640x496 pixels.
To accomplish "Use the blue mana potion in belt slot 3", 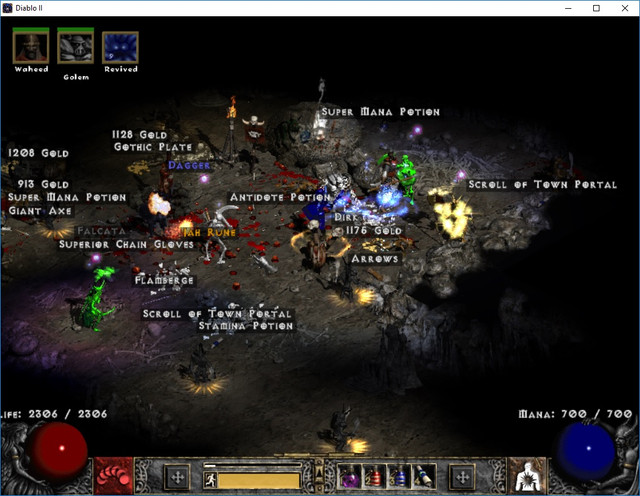I will click(400, 477).
